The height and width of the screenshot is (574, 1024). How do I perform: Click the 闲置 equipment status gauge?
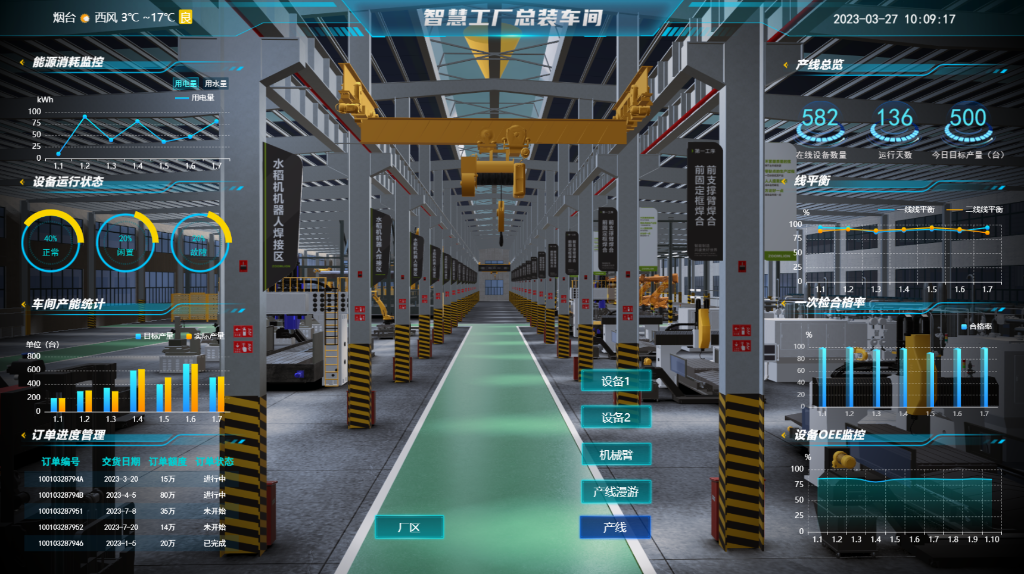pos(125,245)
